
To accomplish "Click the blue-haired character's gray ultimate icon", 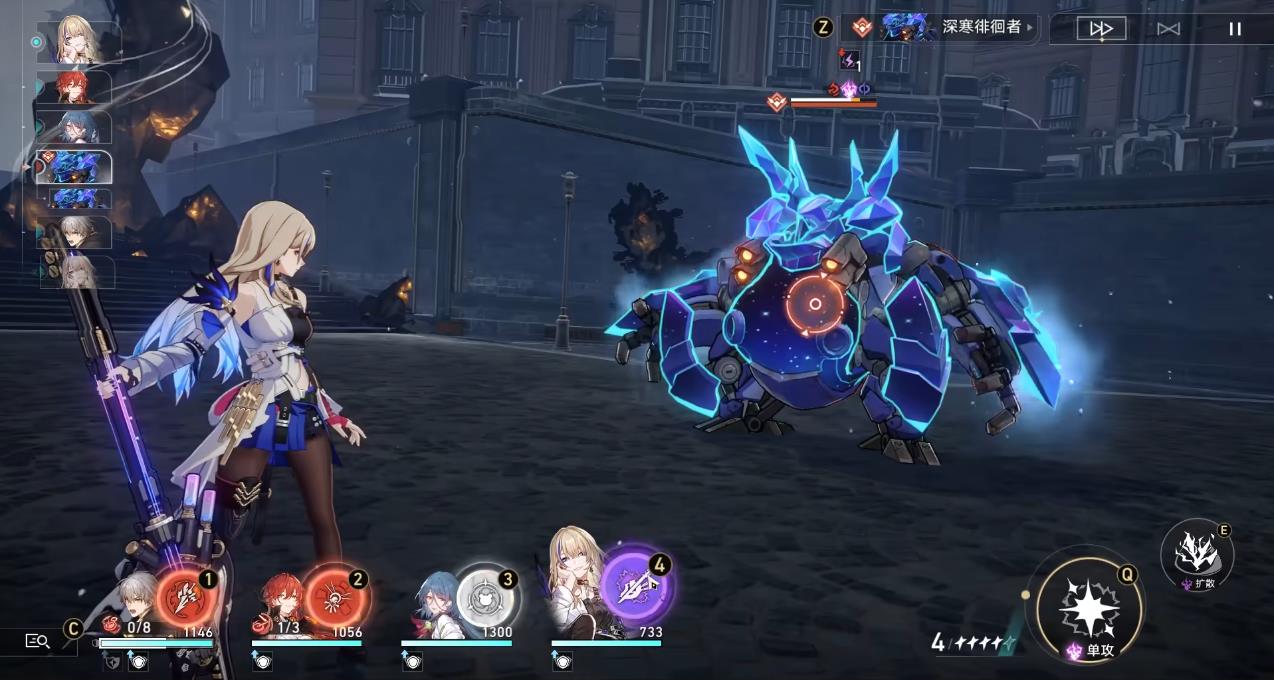I will coord(484,597).
